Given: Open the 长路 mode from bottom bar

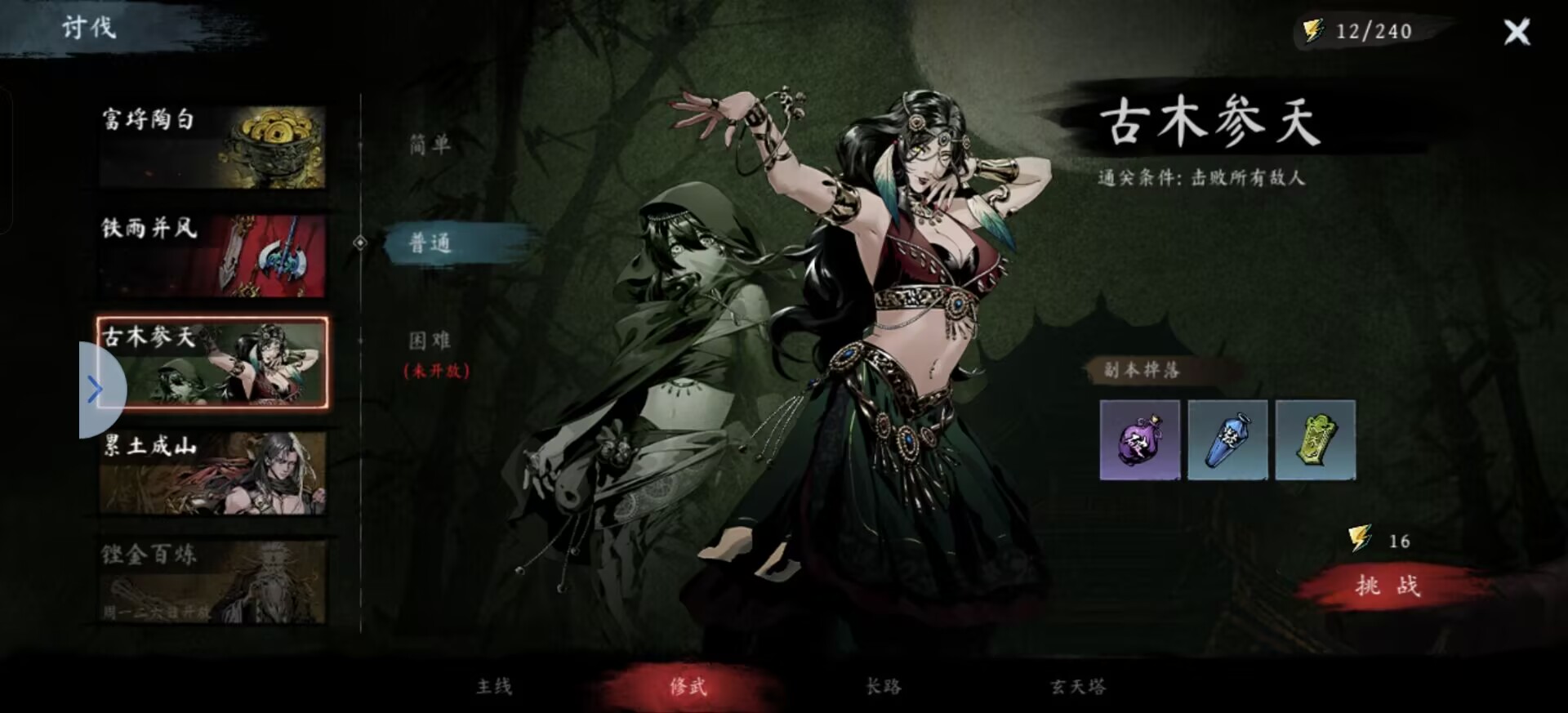Looking at the screenshot, I should pos(882,687).
